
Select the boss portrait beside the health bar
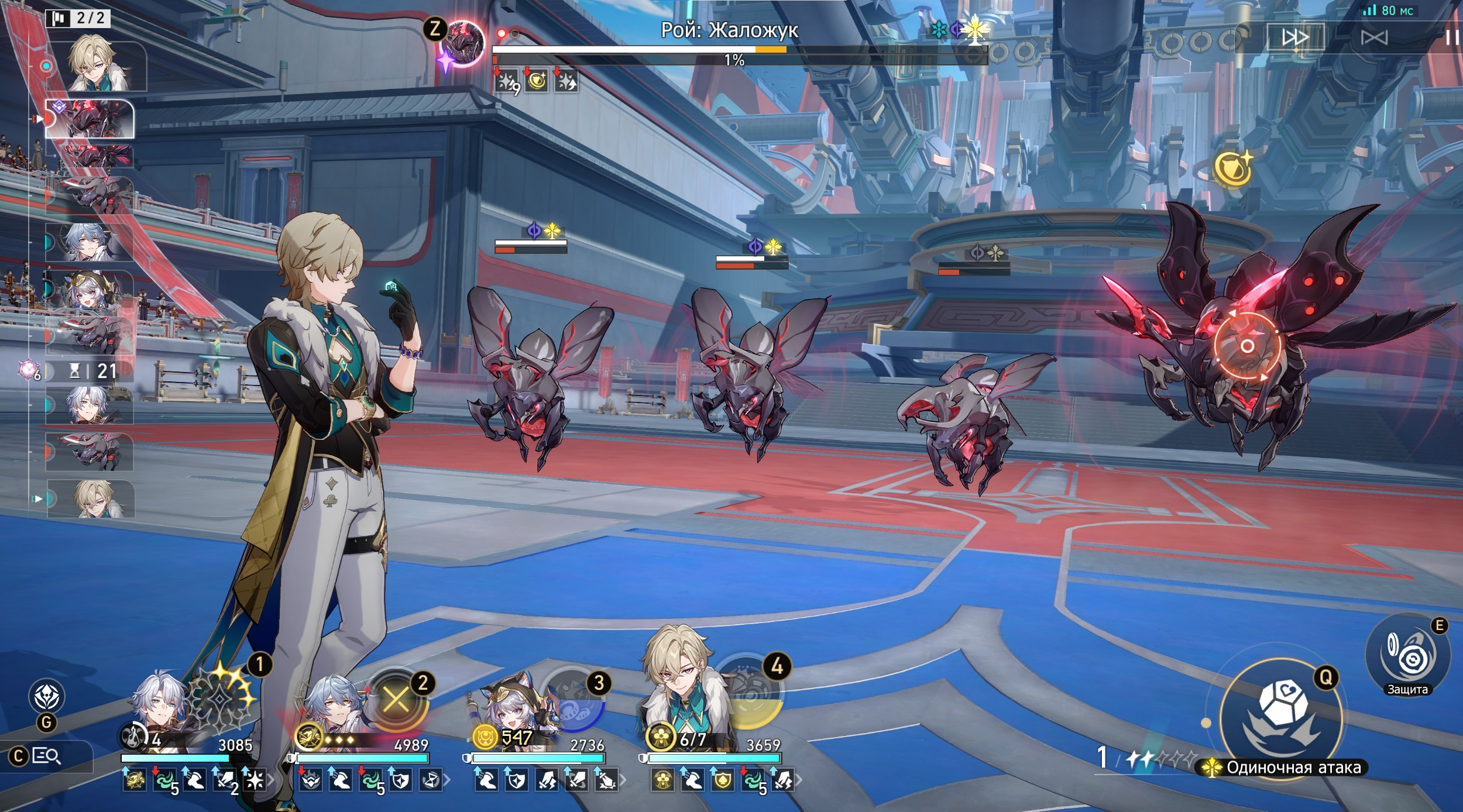click(x=463, y=44)
